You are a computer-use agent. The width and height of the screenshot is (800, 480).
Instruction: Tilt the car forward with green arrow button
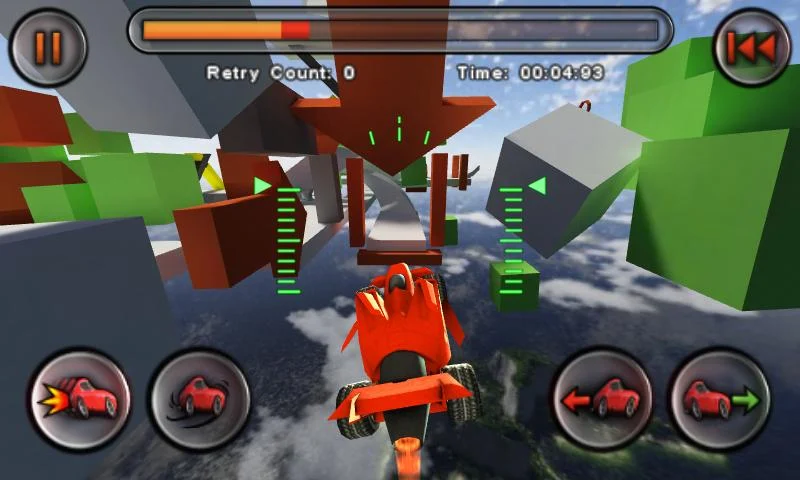[720, 399]
